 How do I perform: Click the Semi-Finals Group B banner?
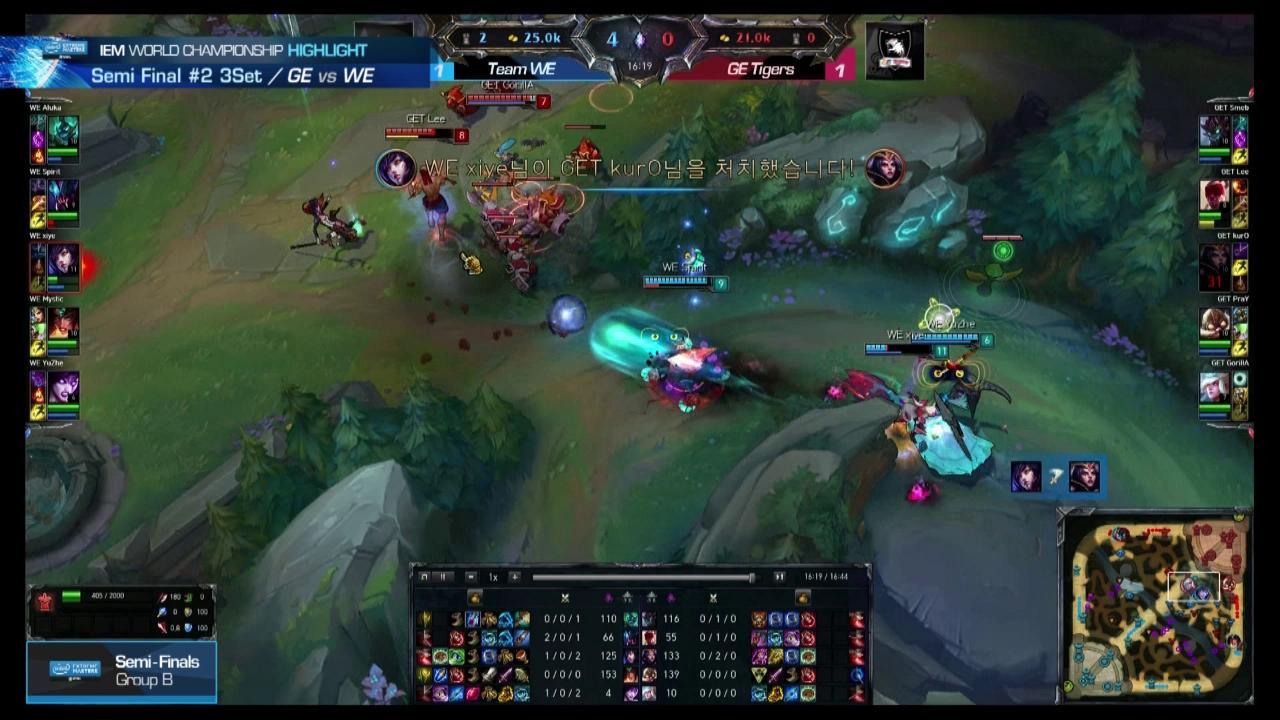[x=120, y=672]
